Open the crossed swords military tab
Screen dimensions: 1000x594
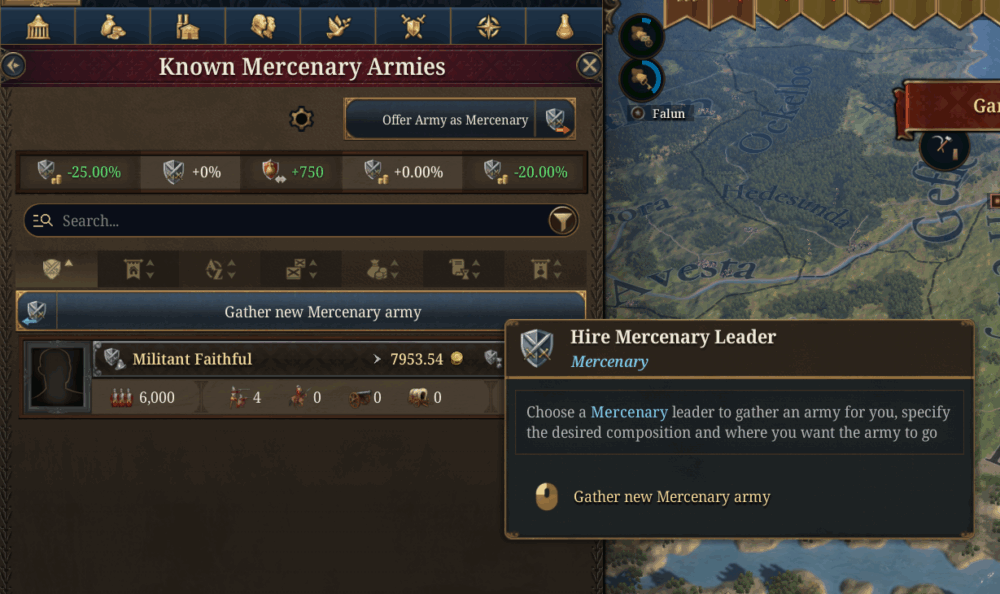click(413, 26)
